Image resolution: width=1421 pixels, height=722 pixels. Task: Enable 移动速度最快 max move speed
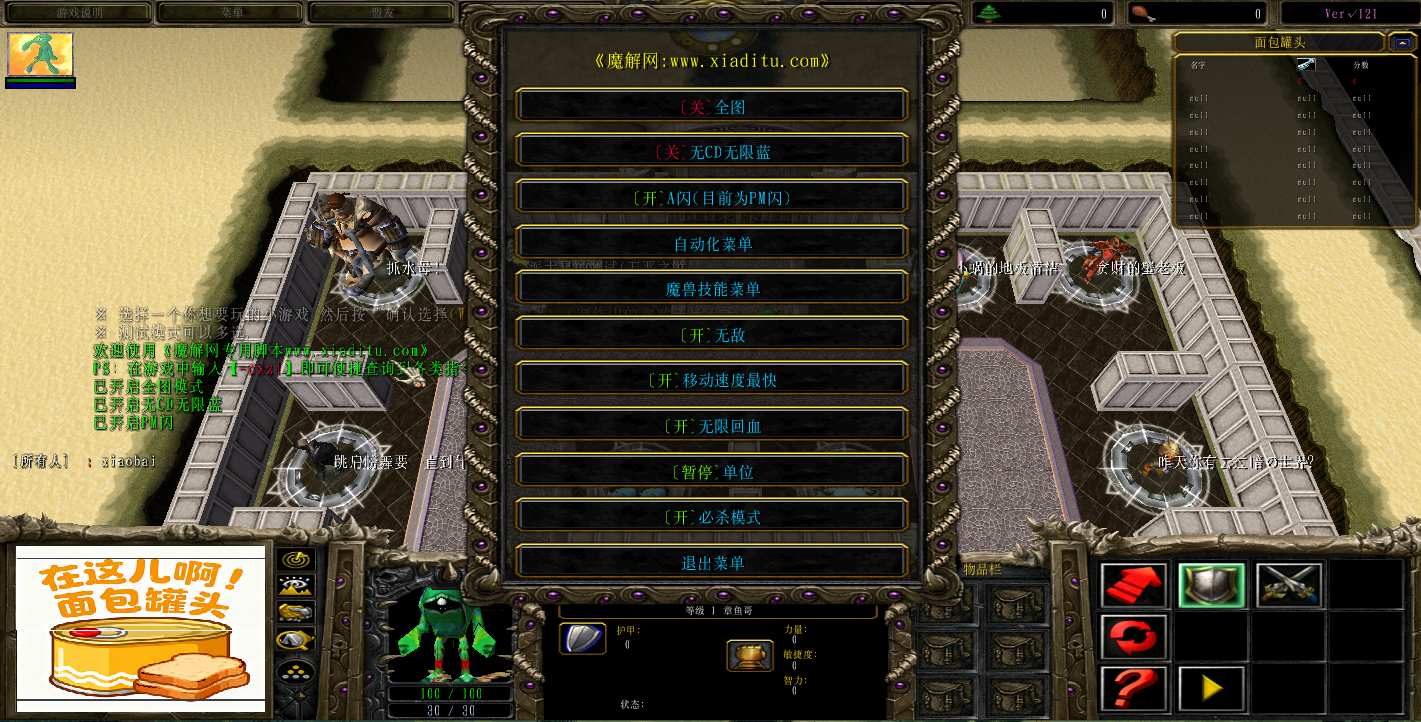point(711,380)
